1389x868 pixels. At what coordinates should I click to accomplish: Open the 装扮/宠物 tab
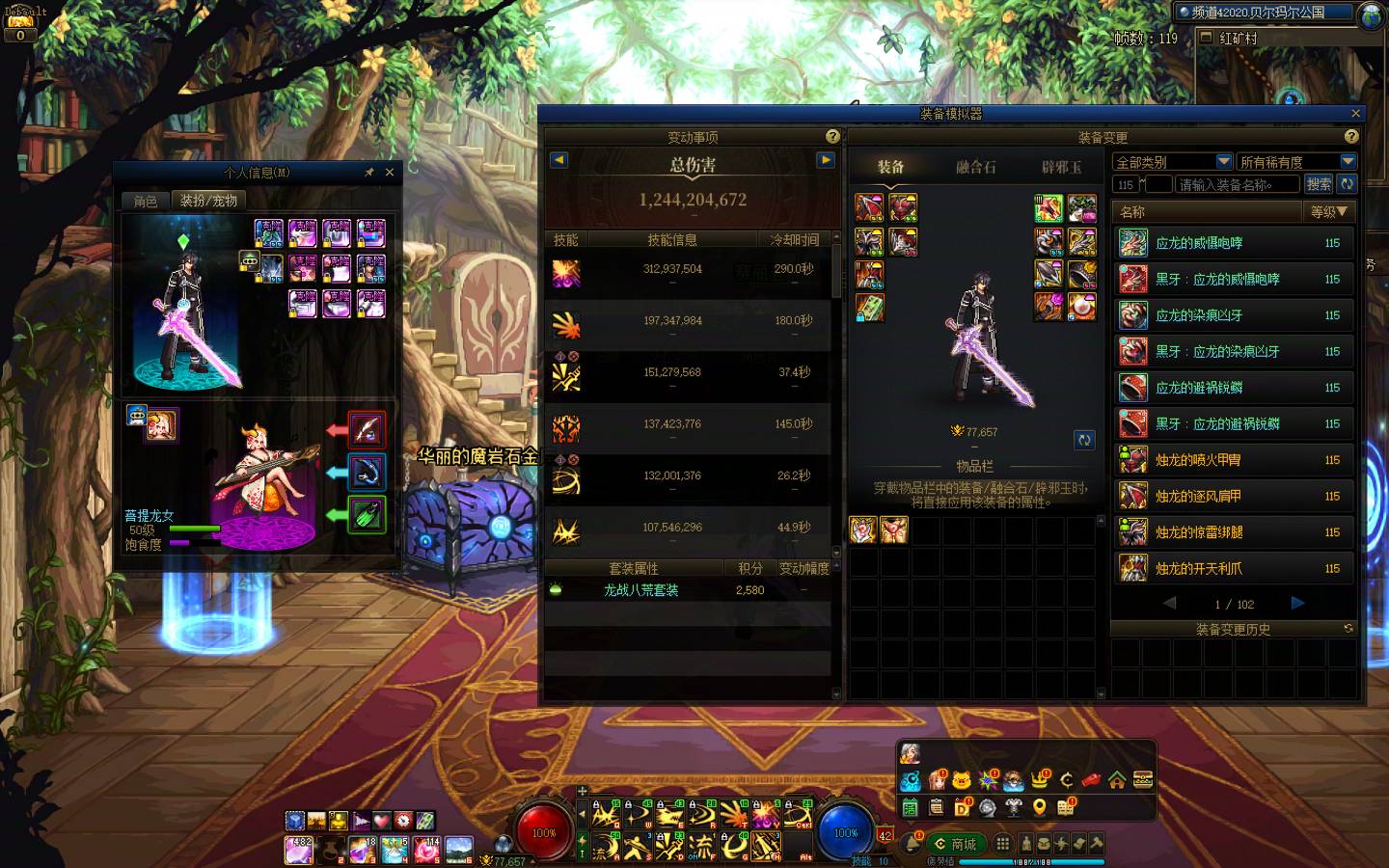208,201
